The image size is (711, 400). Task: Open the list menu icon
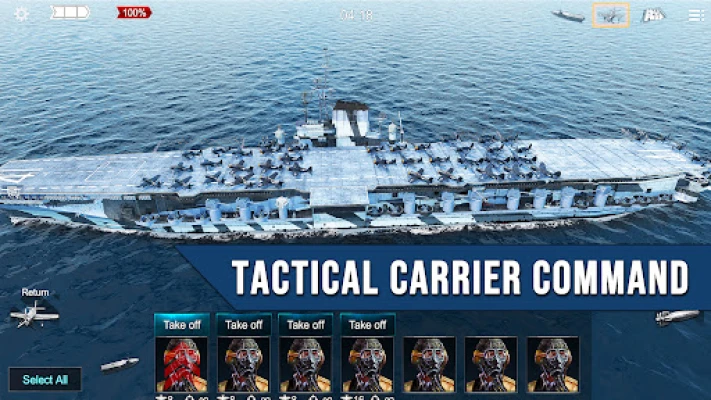pos(695,15)
